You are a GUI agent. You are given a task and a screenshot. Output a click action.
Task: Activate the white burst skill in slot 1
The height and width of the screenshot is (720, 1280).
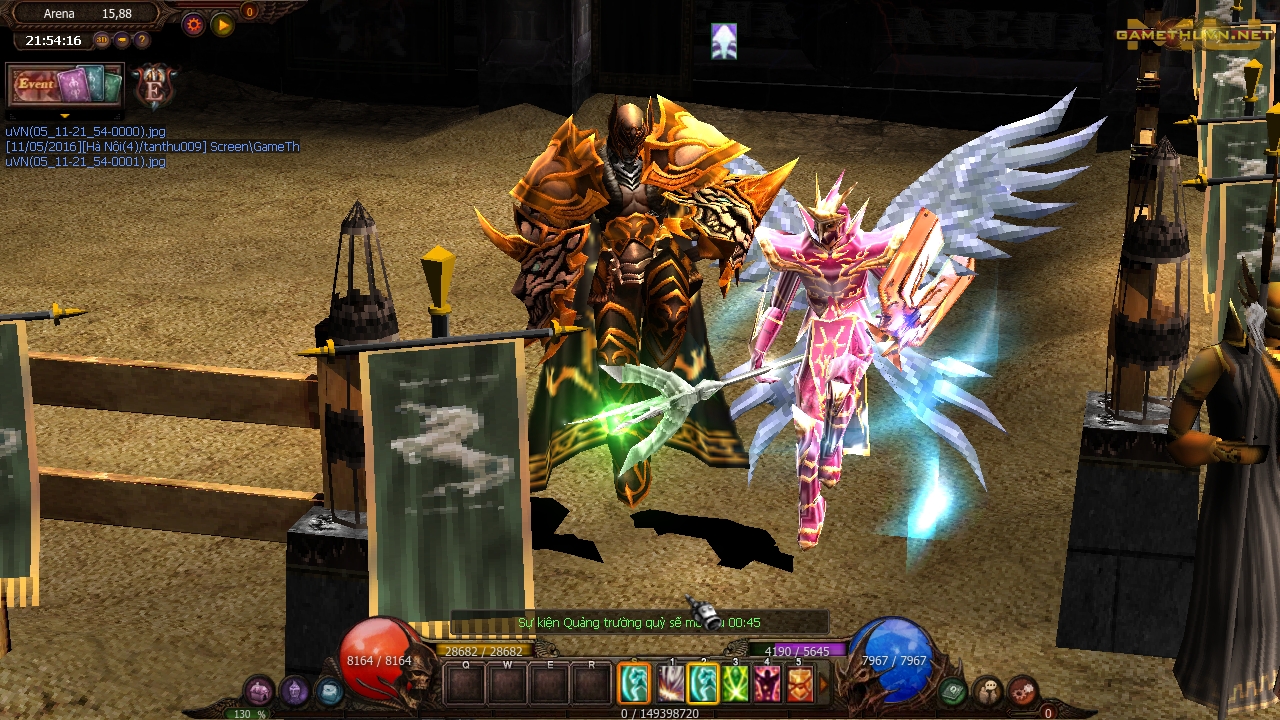coord(670,684)
